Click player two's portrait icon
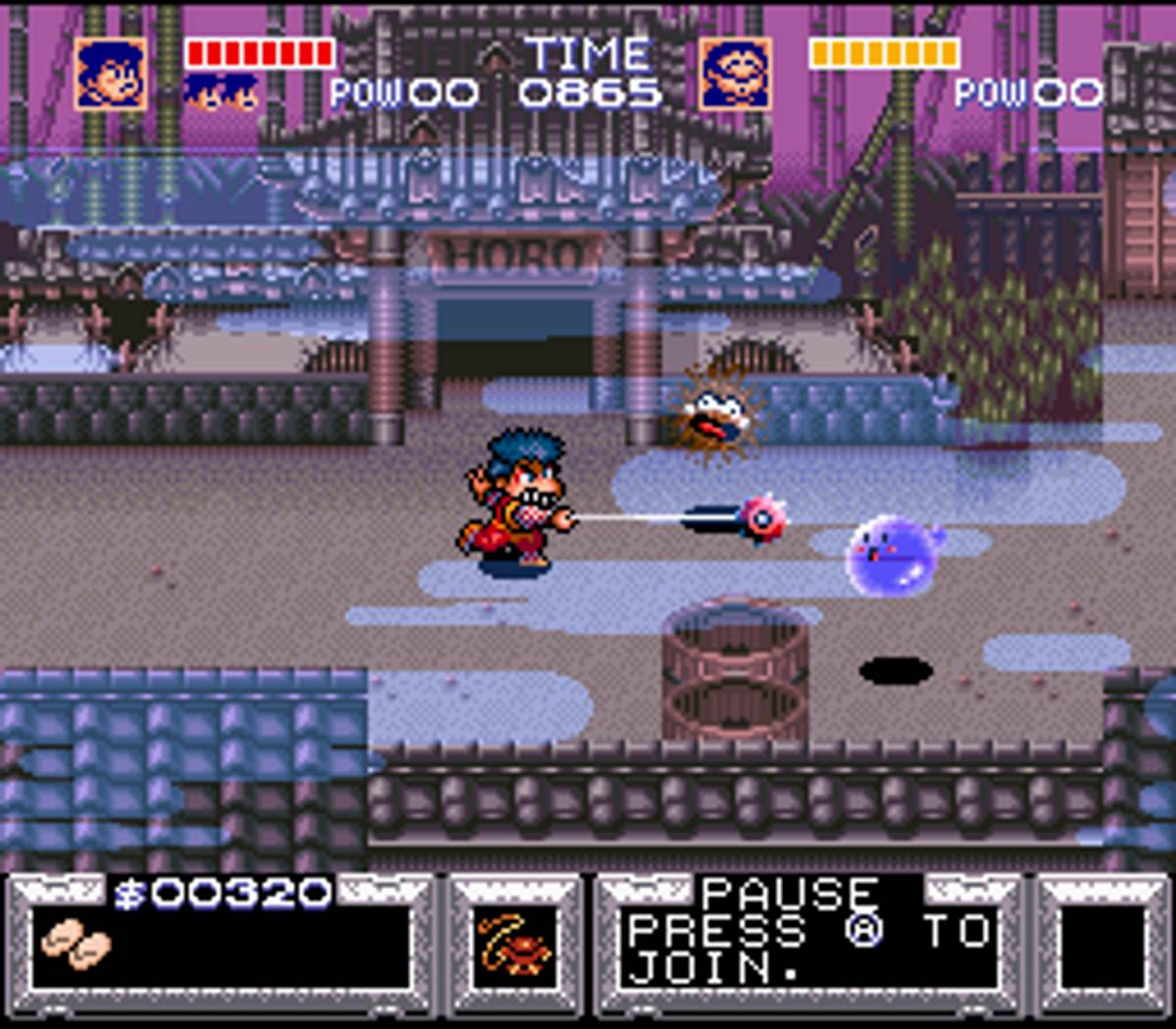Screen dimensions: 1176x1029 click(735, 75)
